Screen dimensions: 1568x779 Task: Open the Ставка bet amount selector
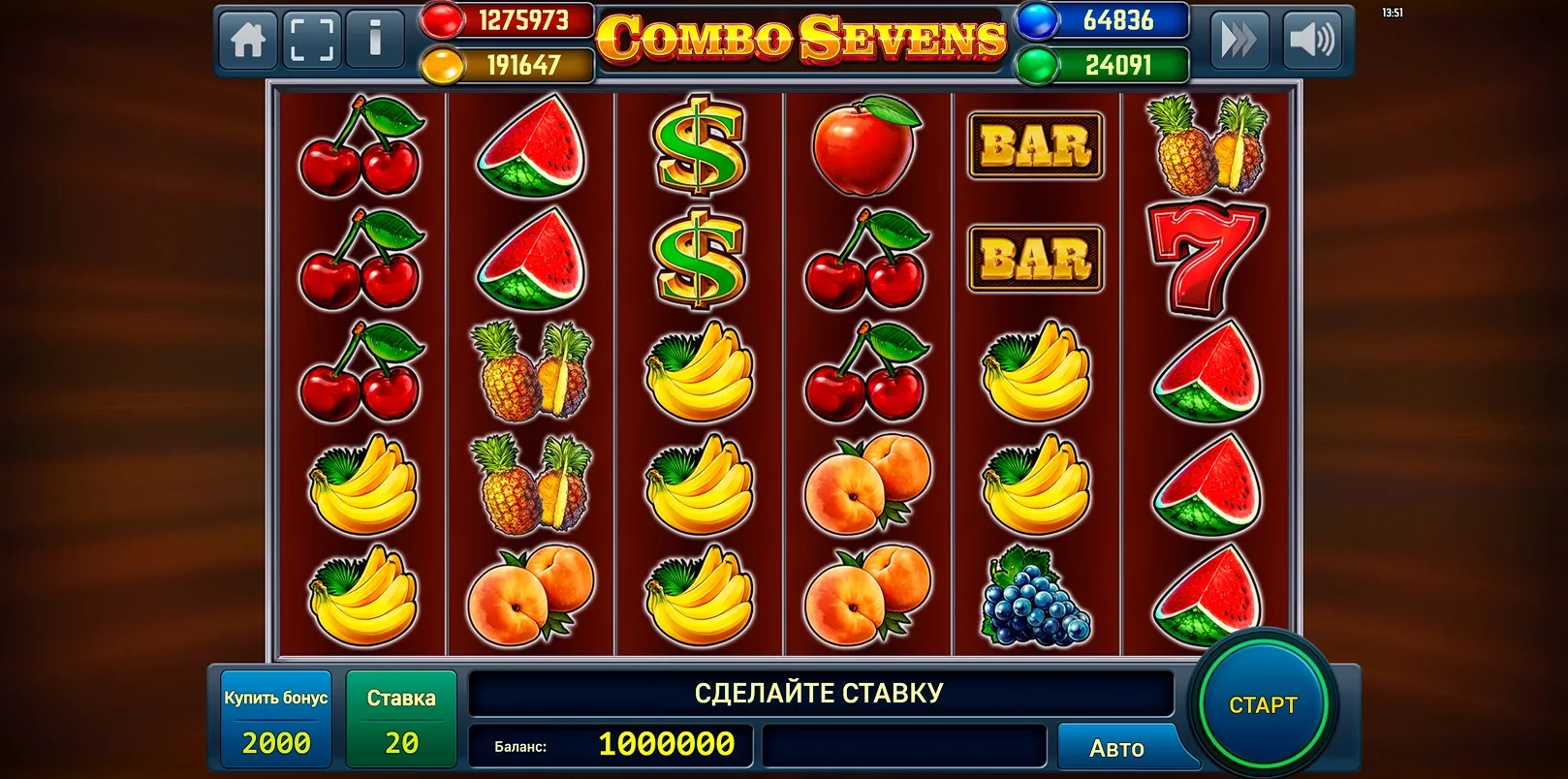point(402,717)
